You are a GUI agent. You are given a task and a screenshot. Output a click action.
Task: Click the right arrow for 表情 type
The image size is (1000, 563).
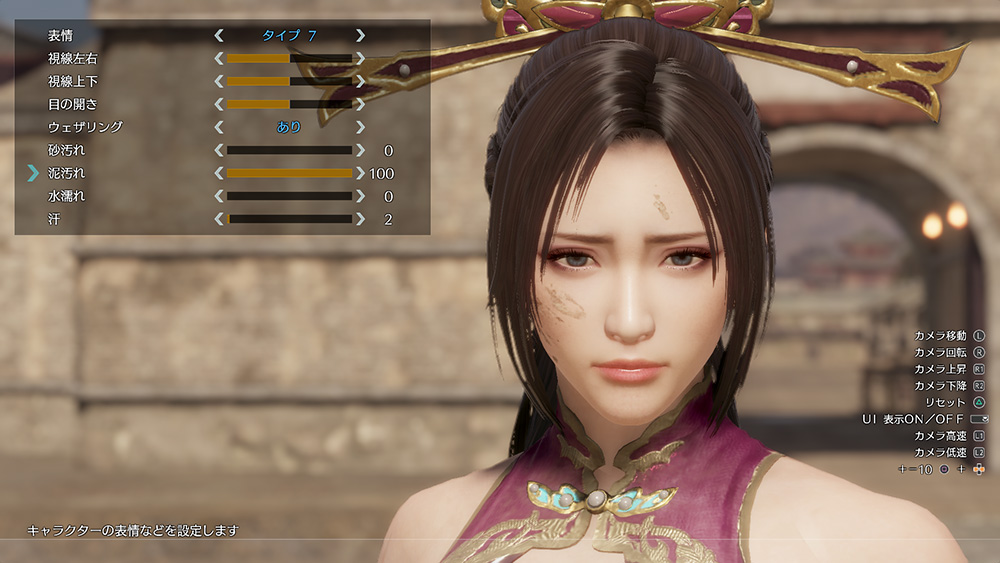[x=360, y=35]
